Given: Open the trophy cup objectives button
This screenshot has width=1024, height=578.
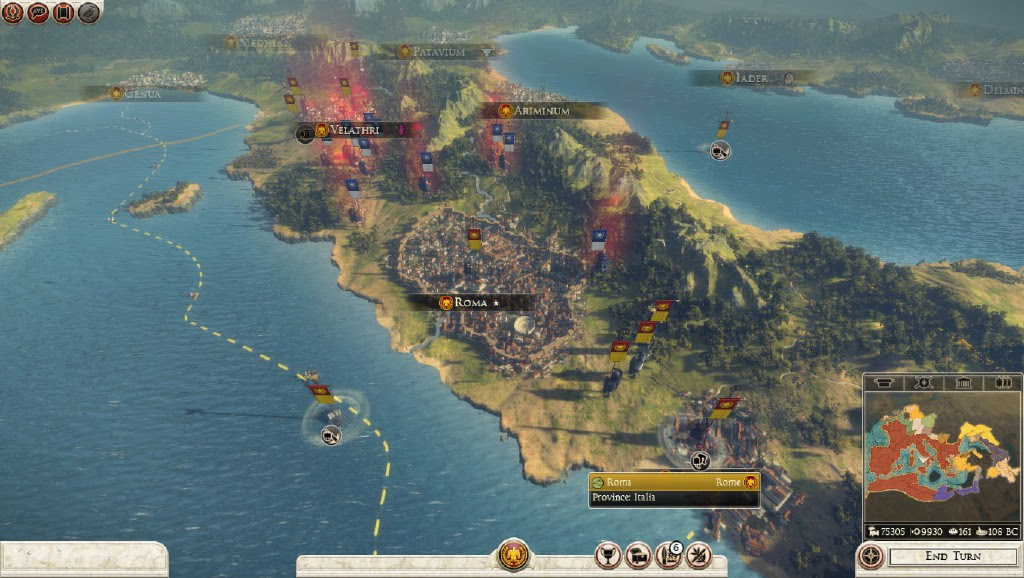Looking at the screenshot, I should coord(607,555).
